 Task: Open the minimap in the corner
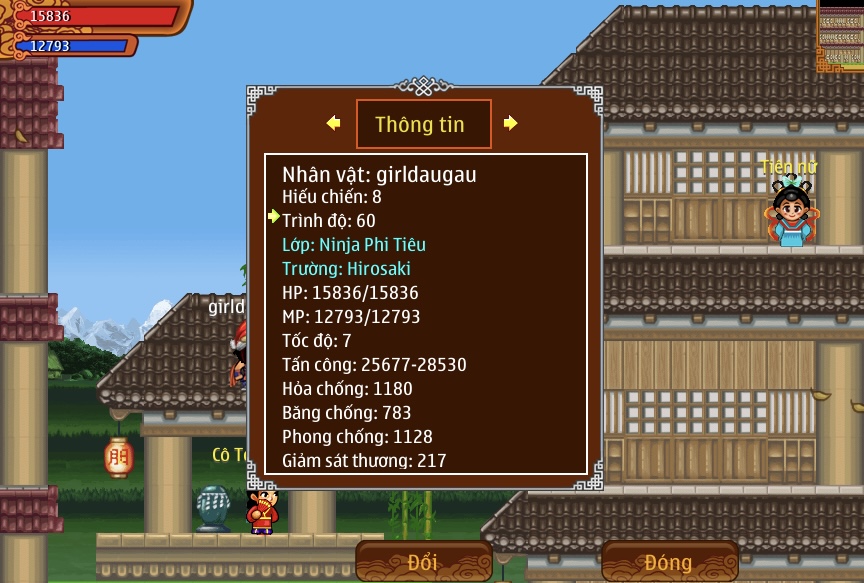click(841, 34)
